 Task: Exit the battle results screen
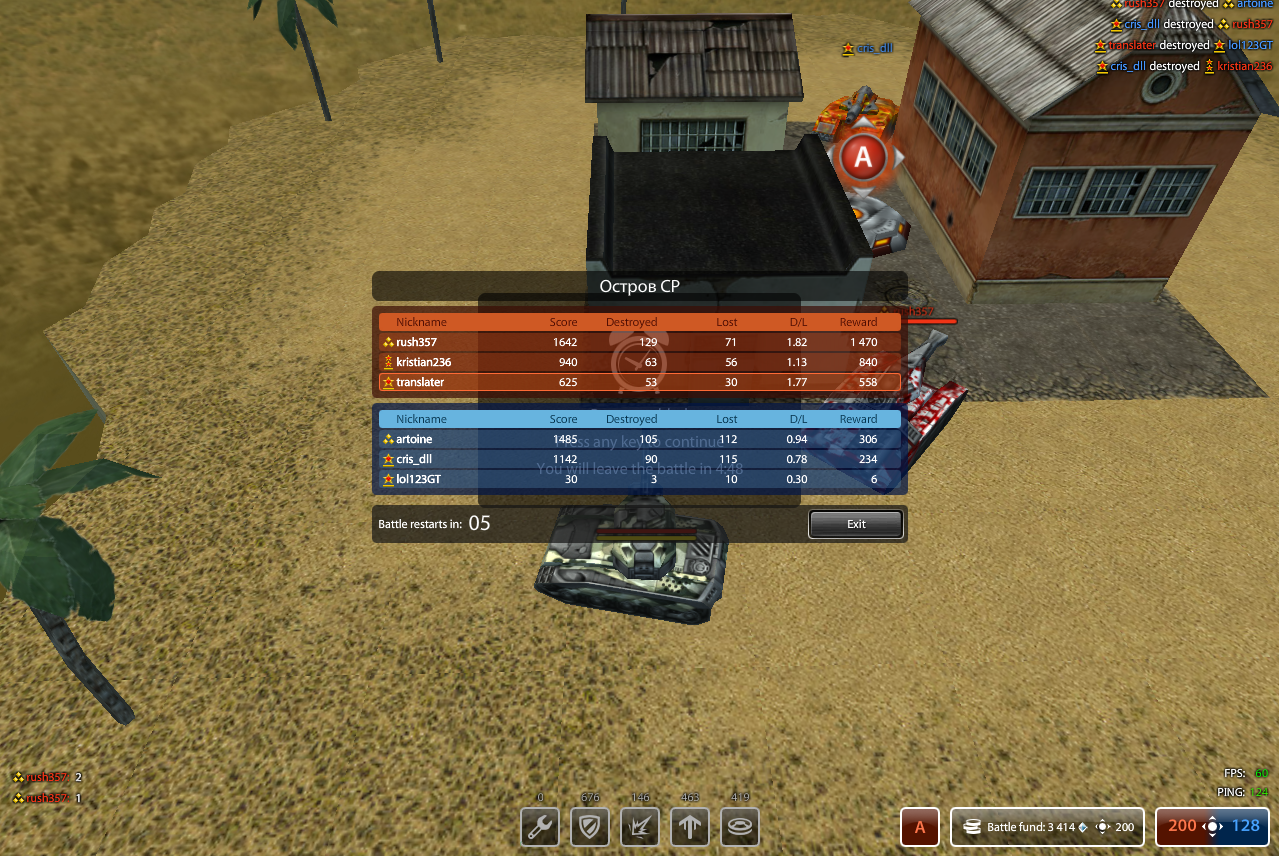coord(855,524)
